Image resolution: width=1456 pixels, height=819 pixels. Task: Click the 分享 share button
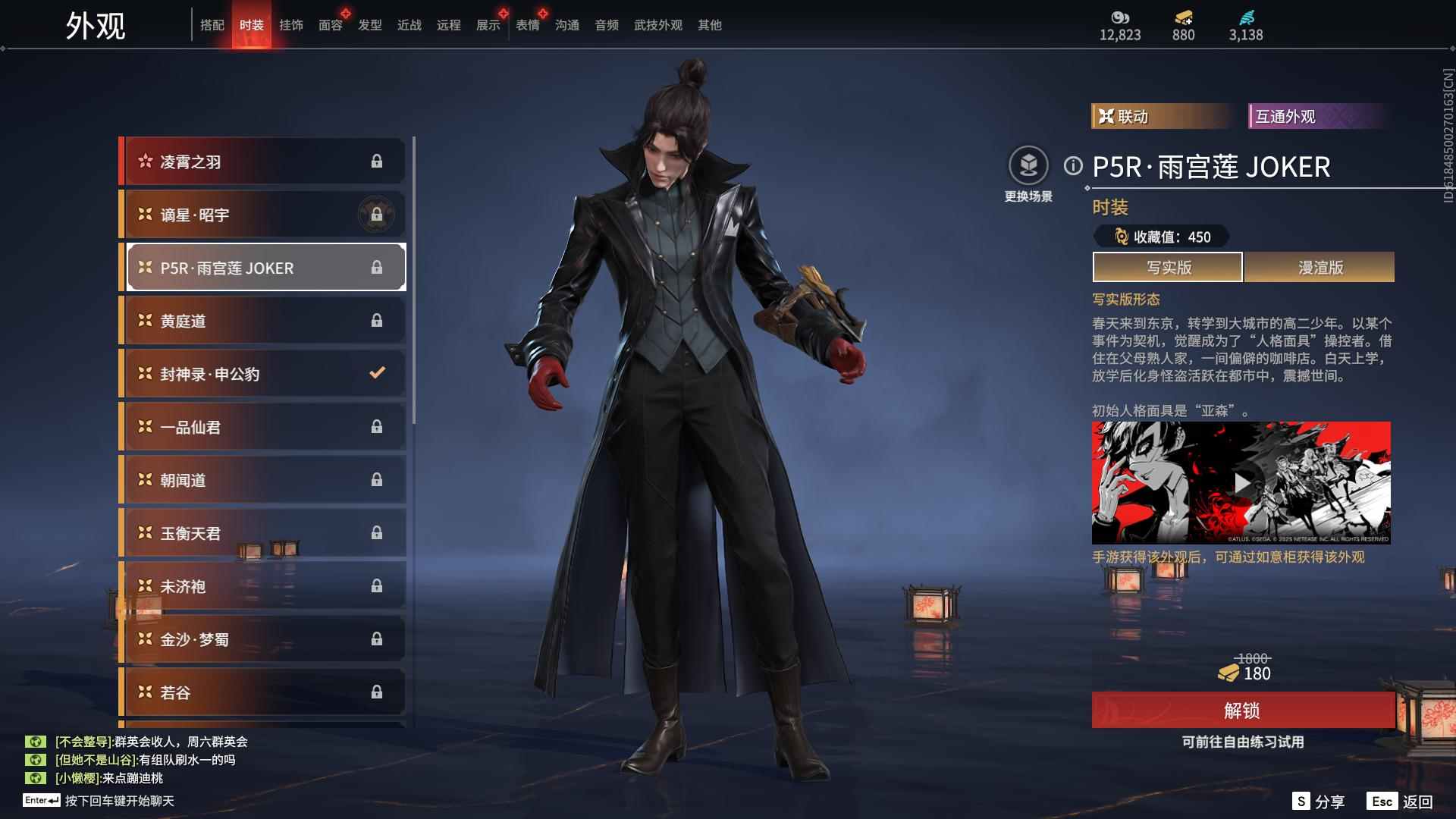[x=1319, y=802]
